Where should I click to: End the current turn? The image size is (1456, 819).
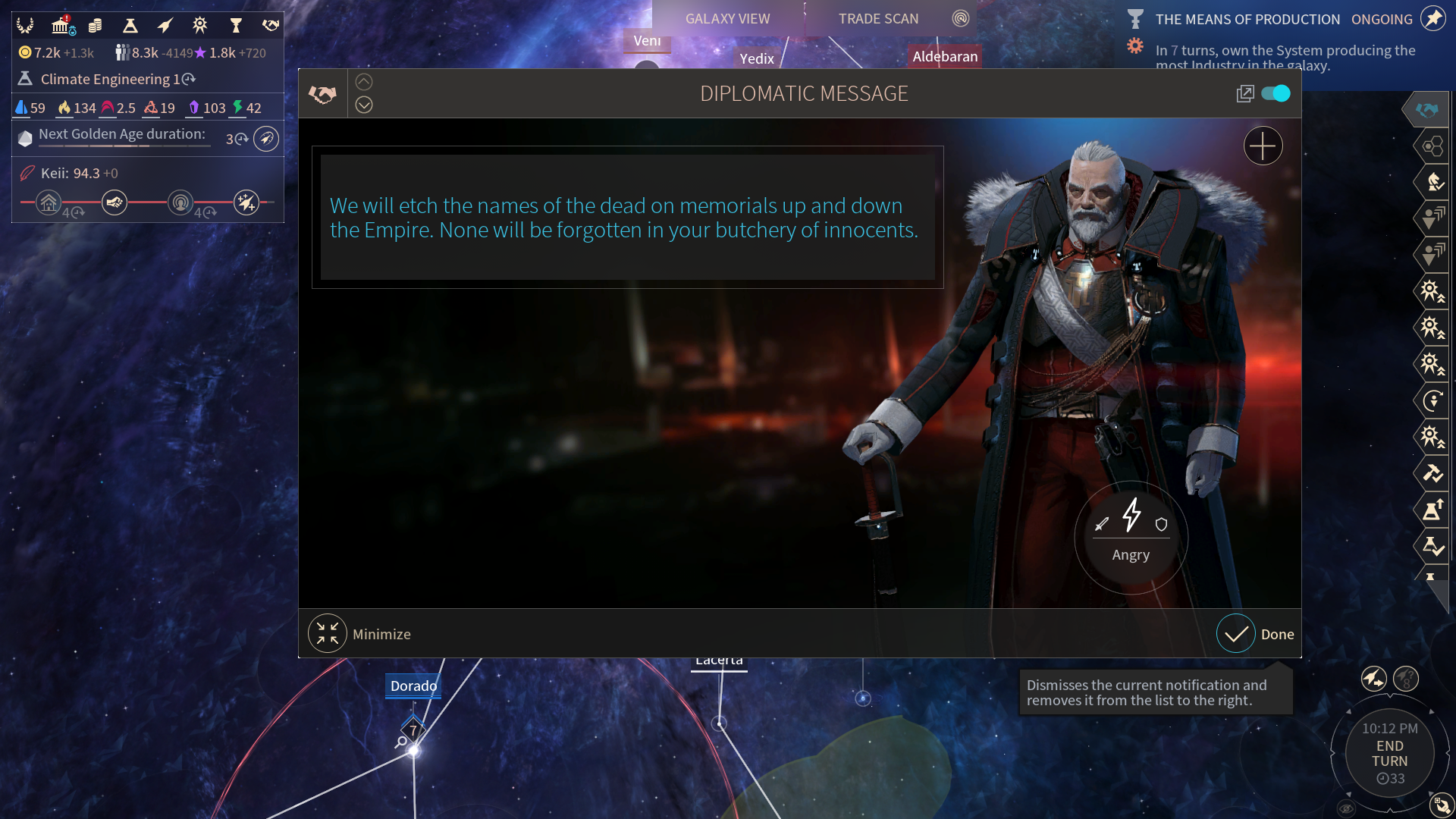pyautogui.click(x=1389, y=753)
